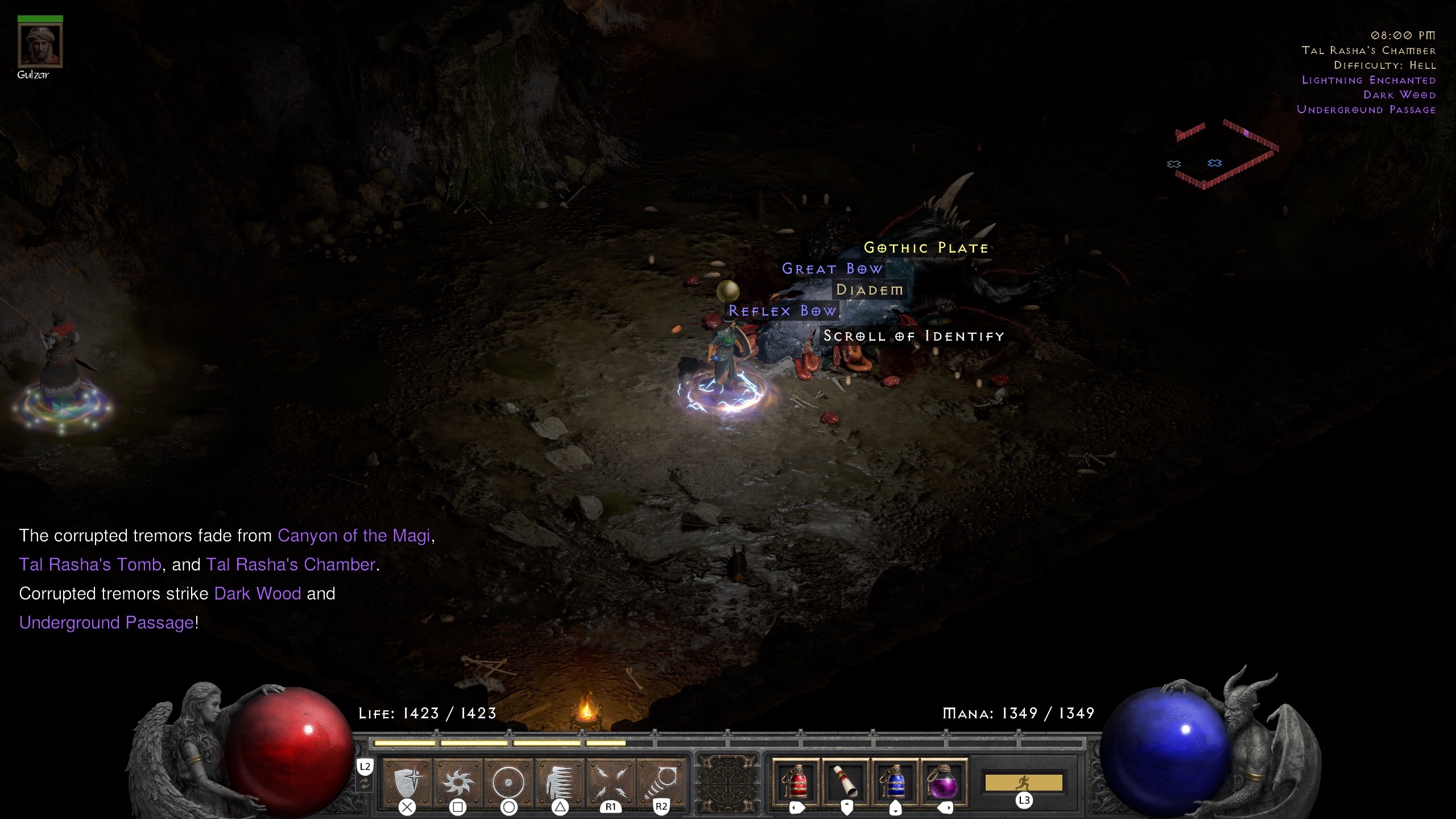Screen dimensions: 1456x819
Task: Trigger the spiked body silhouette skill
Action: [x=560, y=781]
